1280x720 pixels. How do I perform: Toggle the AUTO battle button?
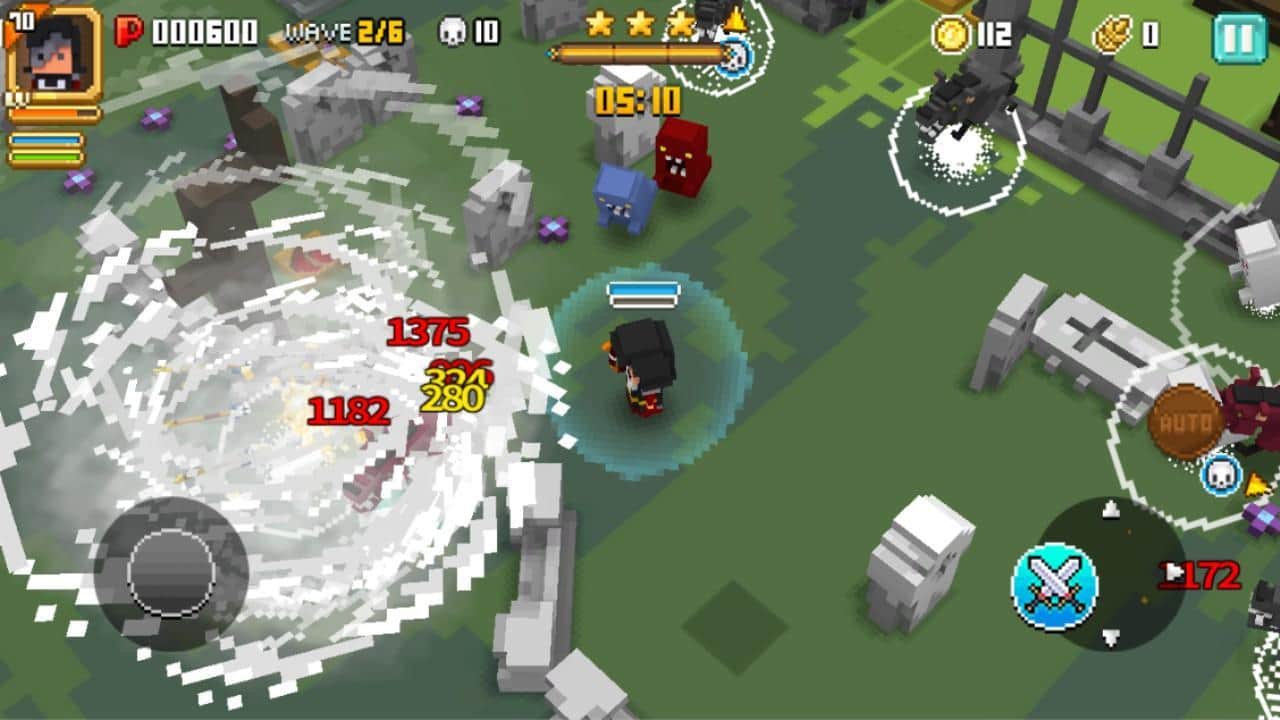1186,422
